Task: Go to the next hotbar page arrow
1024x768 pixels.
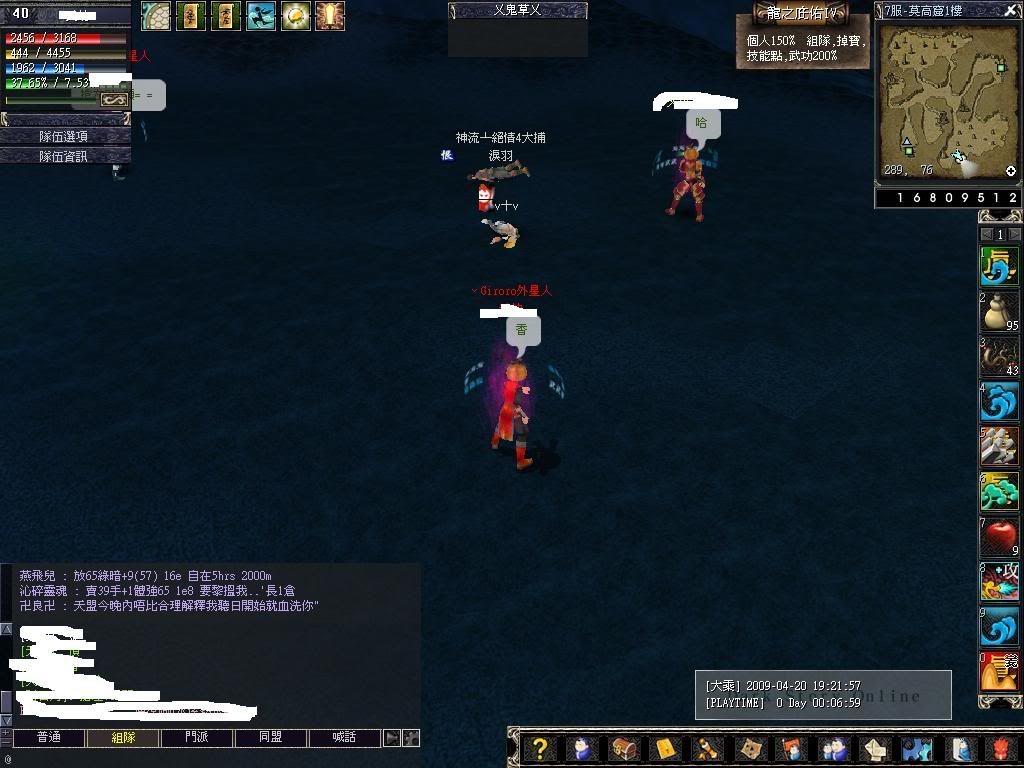Action: (x=1014, y=235)
